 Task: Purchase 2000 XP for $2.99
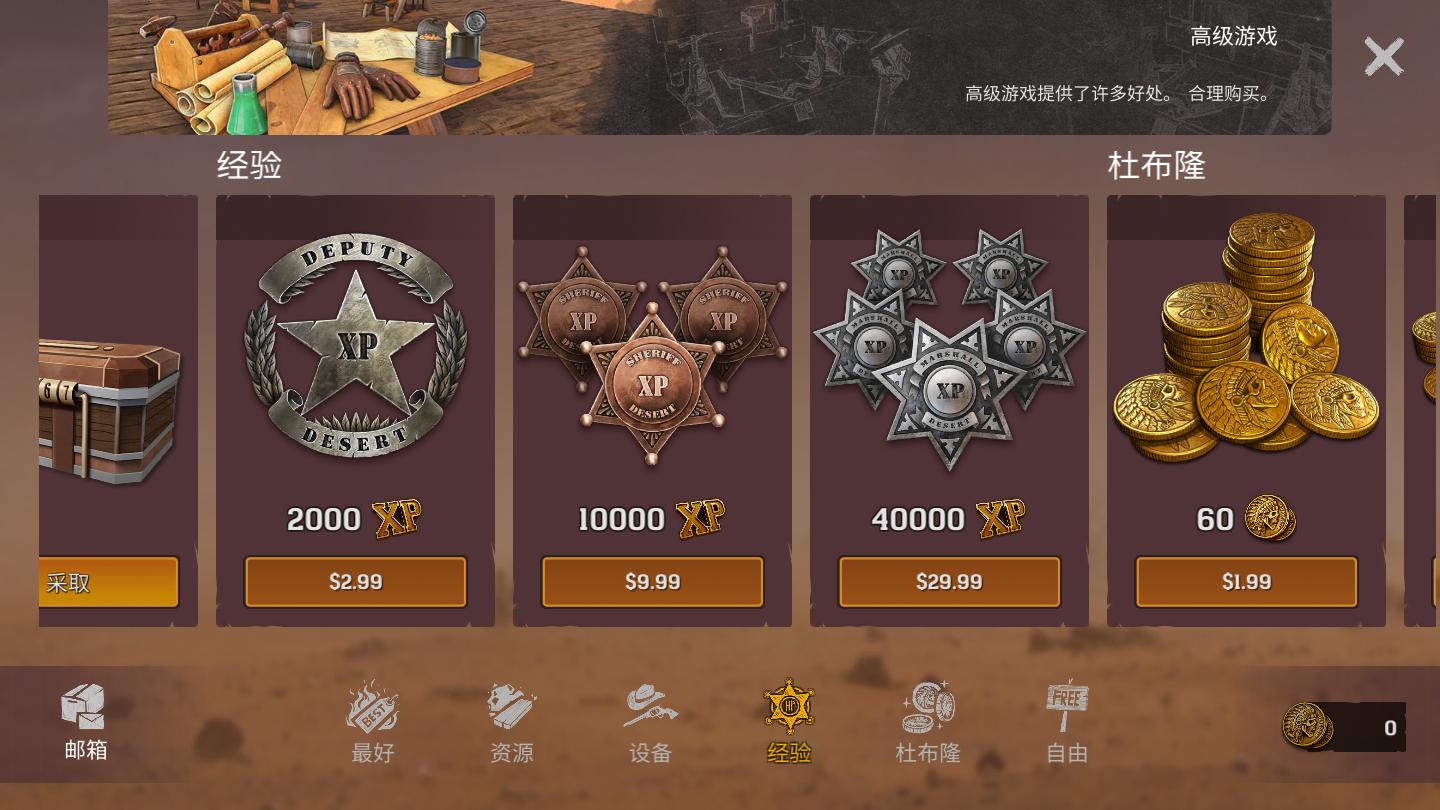point(355,582)
